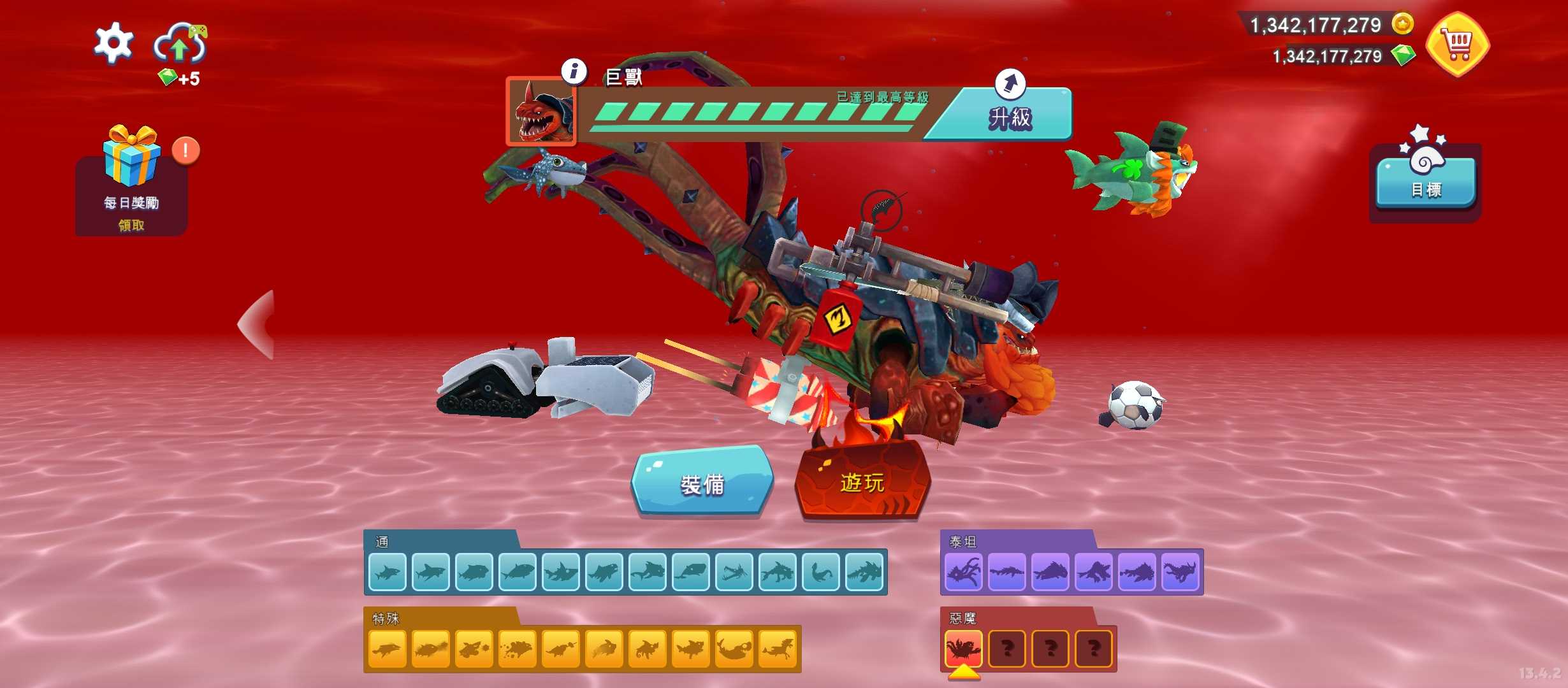The image size is (1568, 688).
Task: Click the 升級 upgrade button
Action: click(x=1010, y=116)
